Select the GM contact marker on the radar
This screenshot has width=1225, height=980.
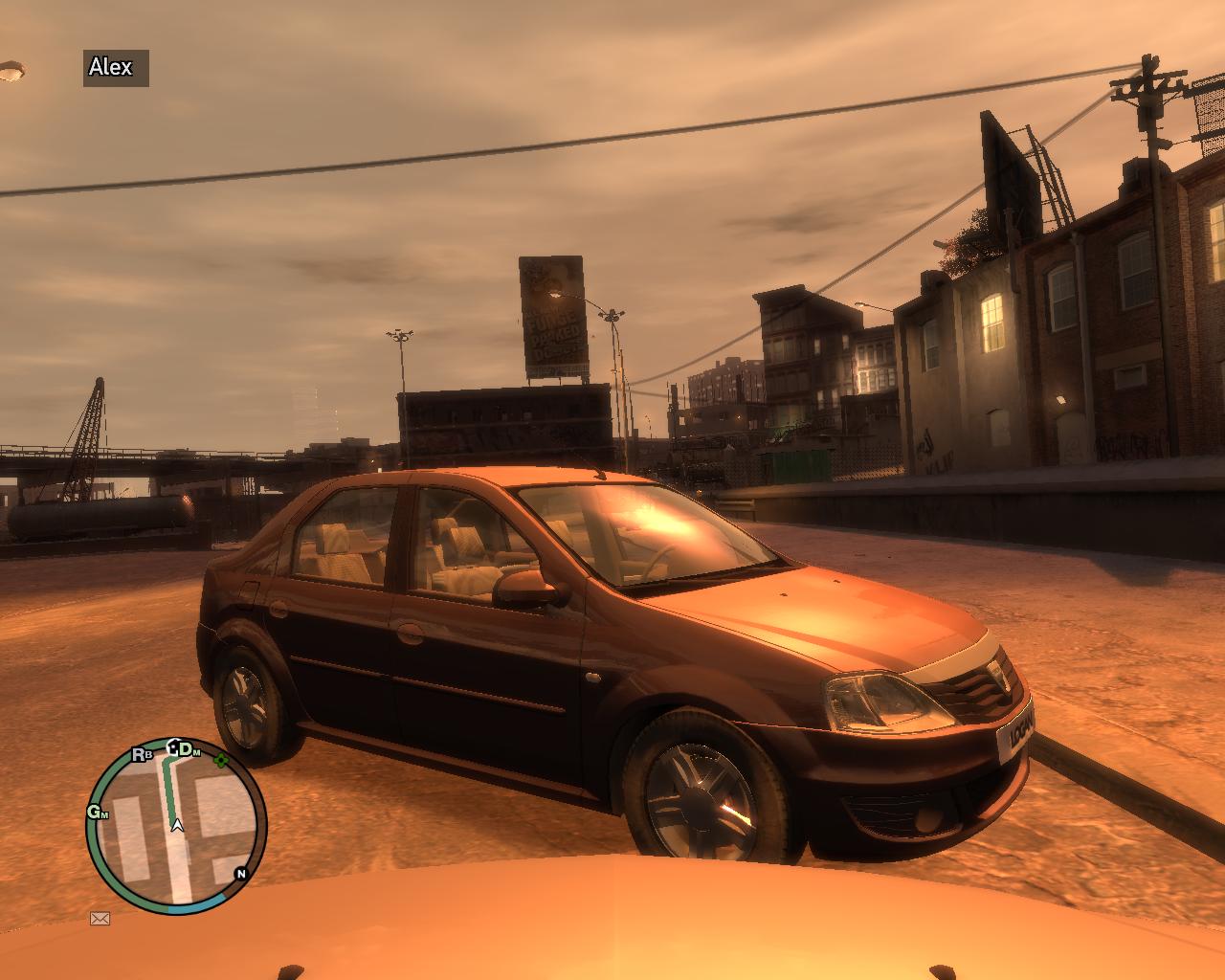(x=98, y=813)
